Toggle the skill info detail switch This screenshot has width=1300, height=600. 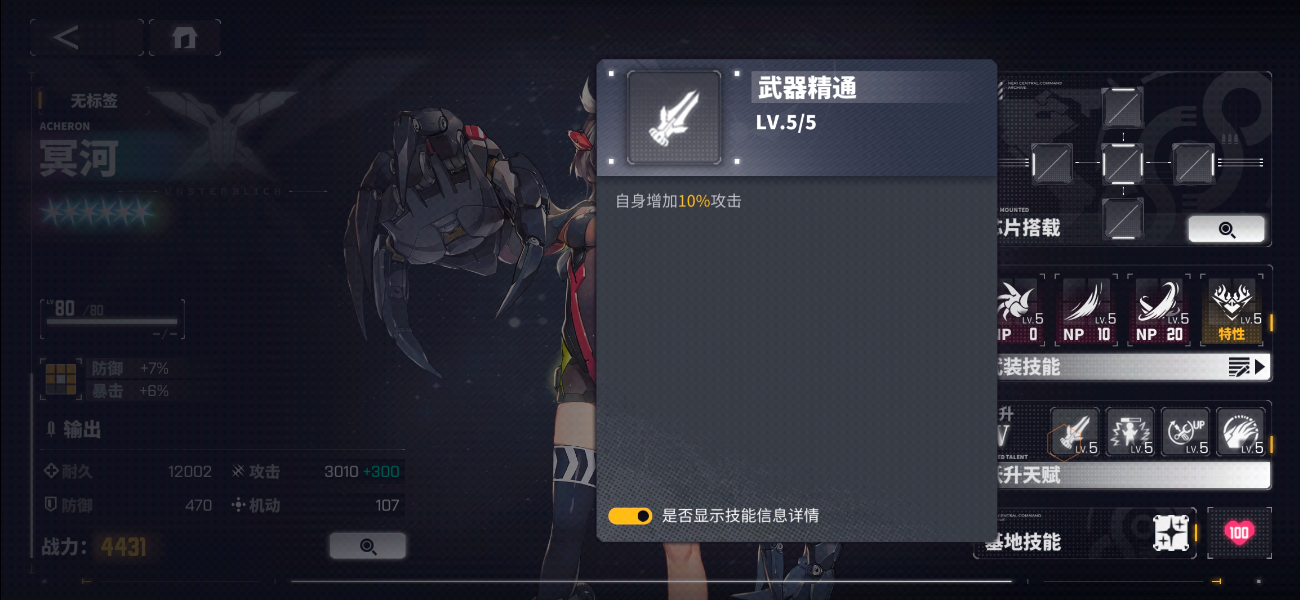coord(630,516)
